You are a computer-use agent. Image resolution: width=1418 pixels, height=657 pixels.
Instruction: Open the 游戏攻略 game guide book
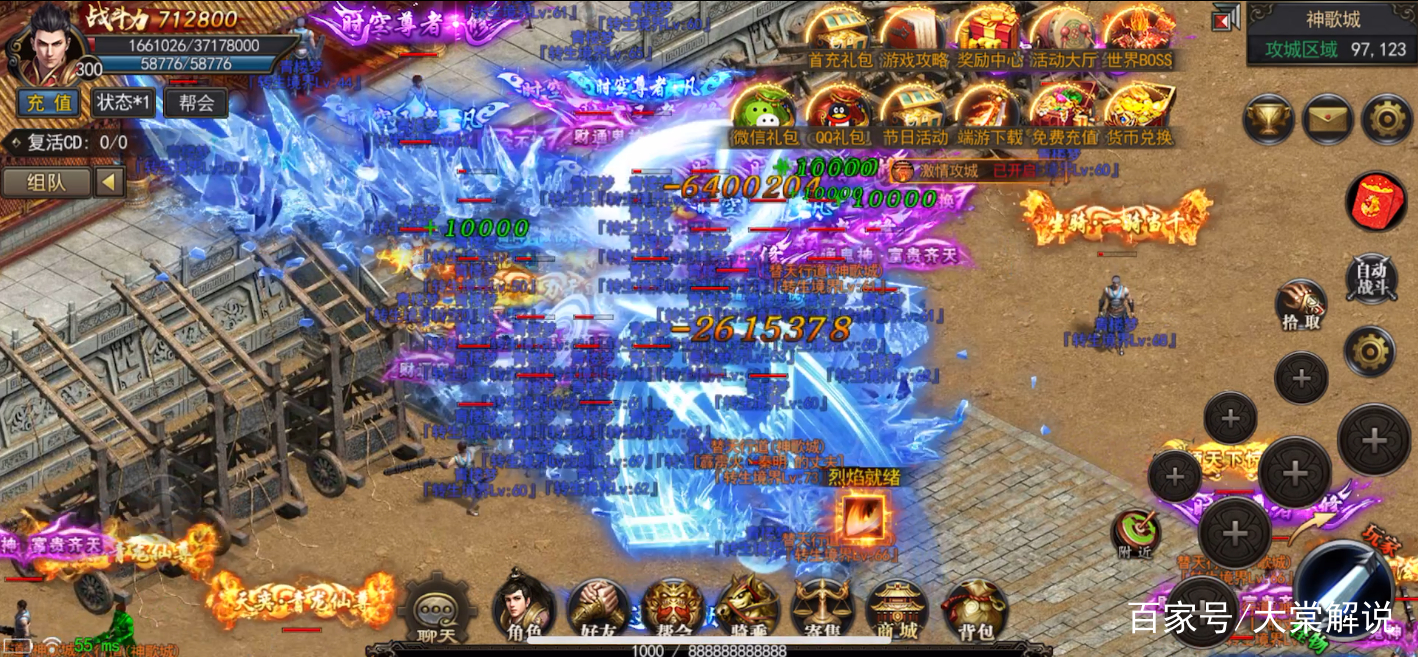(x=912, y=38)
